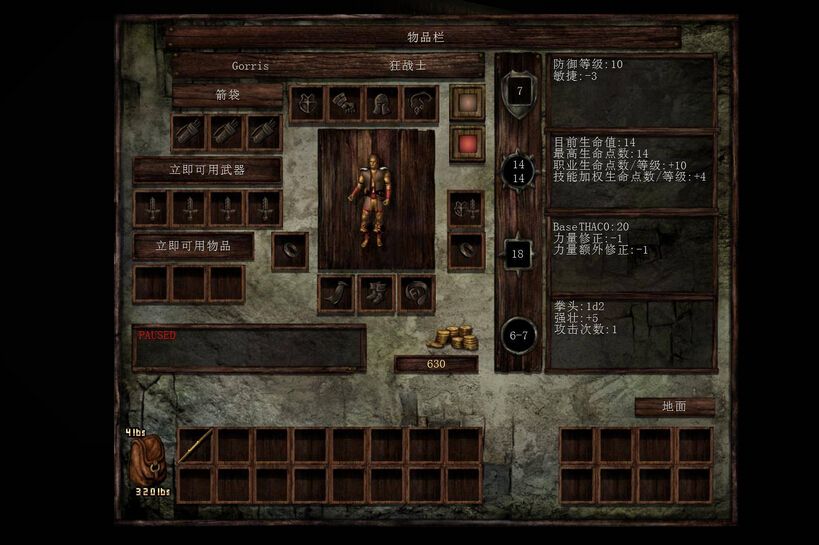Select the boots equipment slot
Image resolution: width=819 pixels, height=545 pixels.
pyautogui.click(x=376, y=293)
